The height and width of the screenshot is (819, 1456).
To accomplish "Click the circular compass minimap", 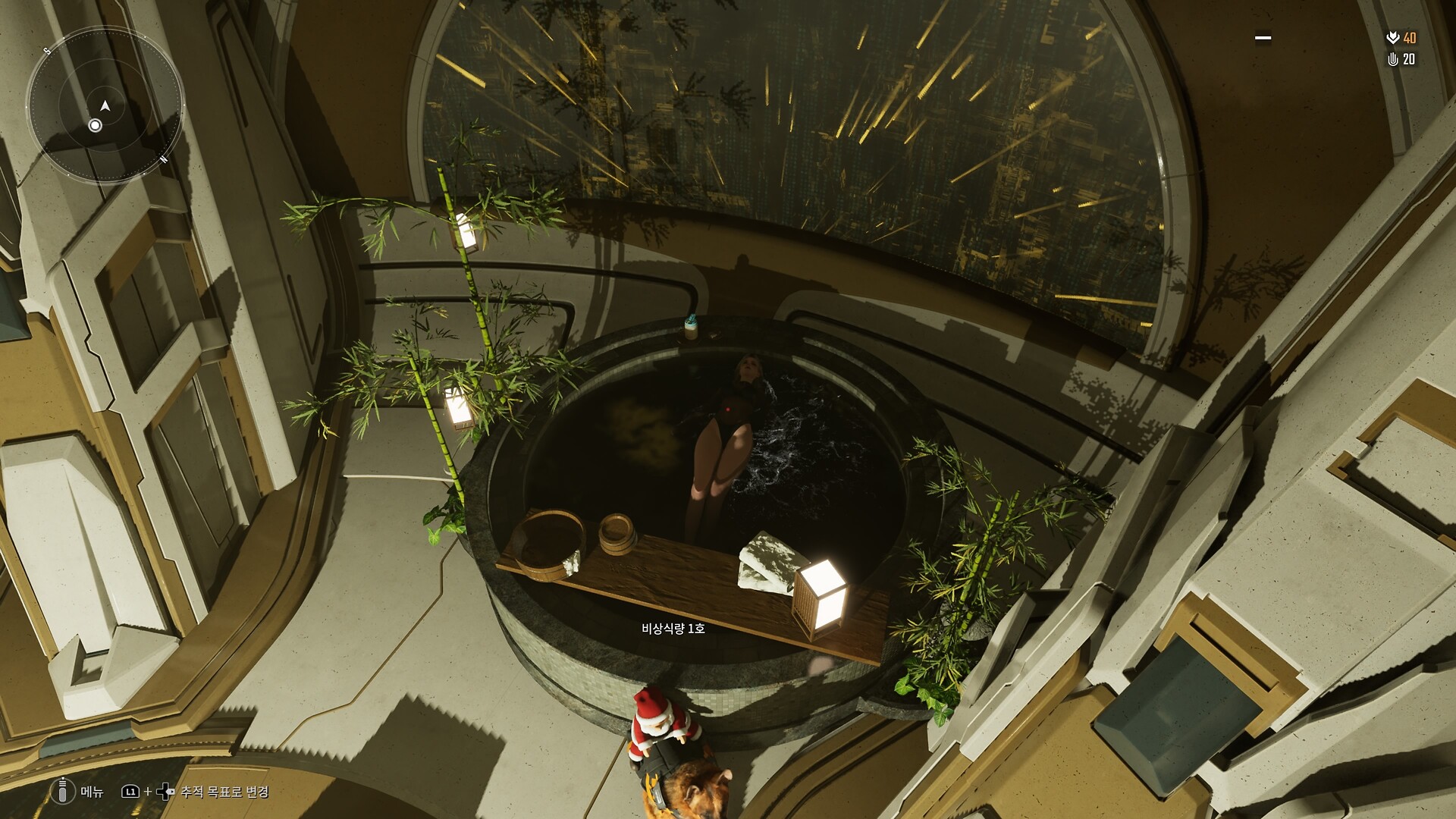I will click(x=105, y=105).
